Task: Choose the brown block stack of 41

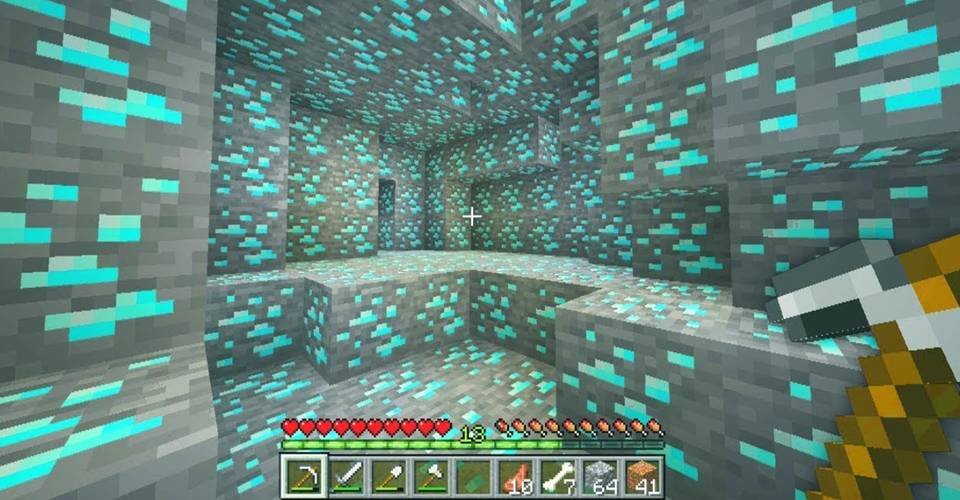Action: coord(644,476)
